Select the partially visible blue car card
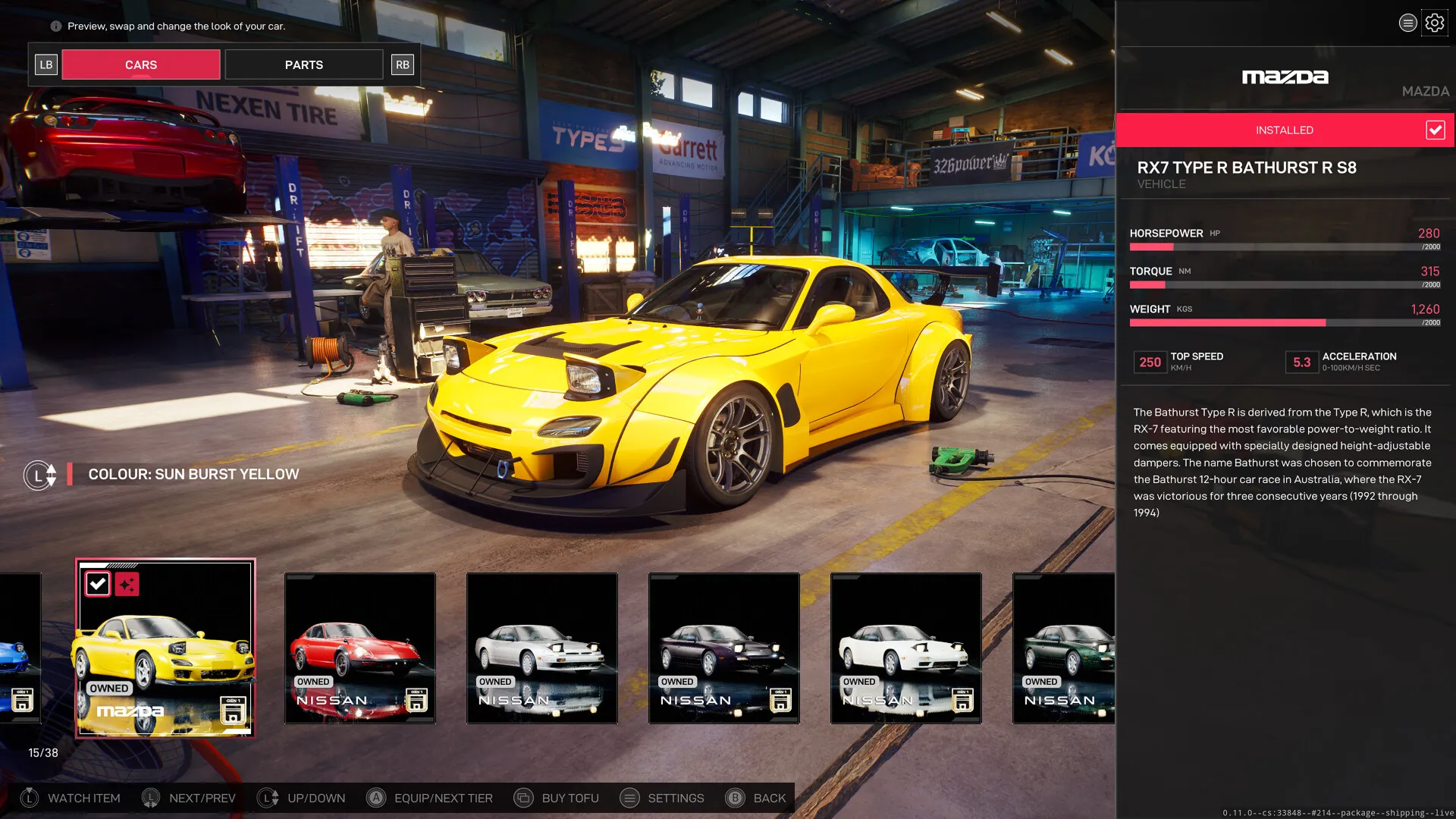Screen dimensions: 1456x819 [x=20, y=648]
